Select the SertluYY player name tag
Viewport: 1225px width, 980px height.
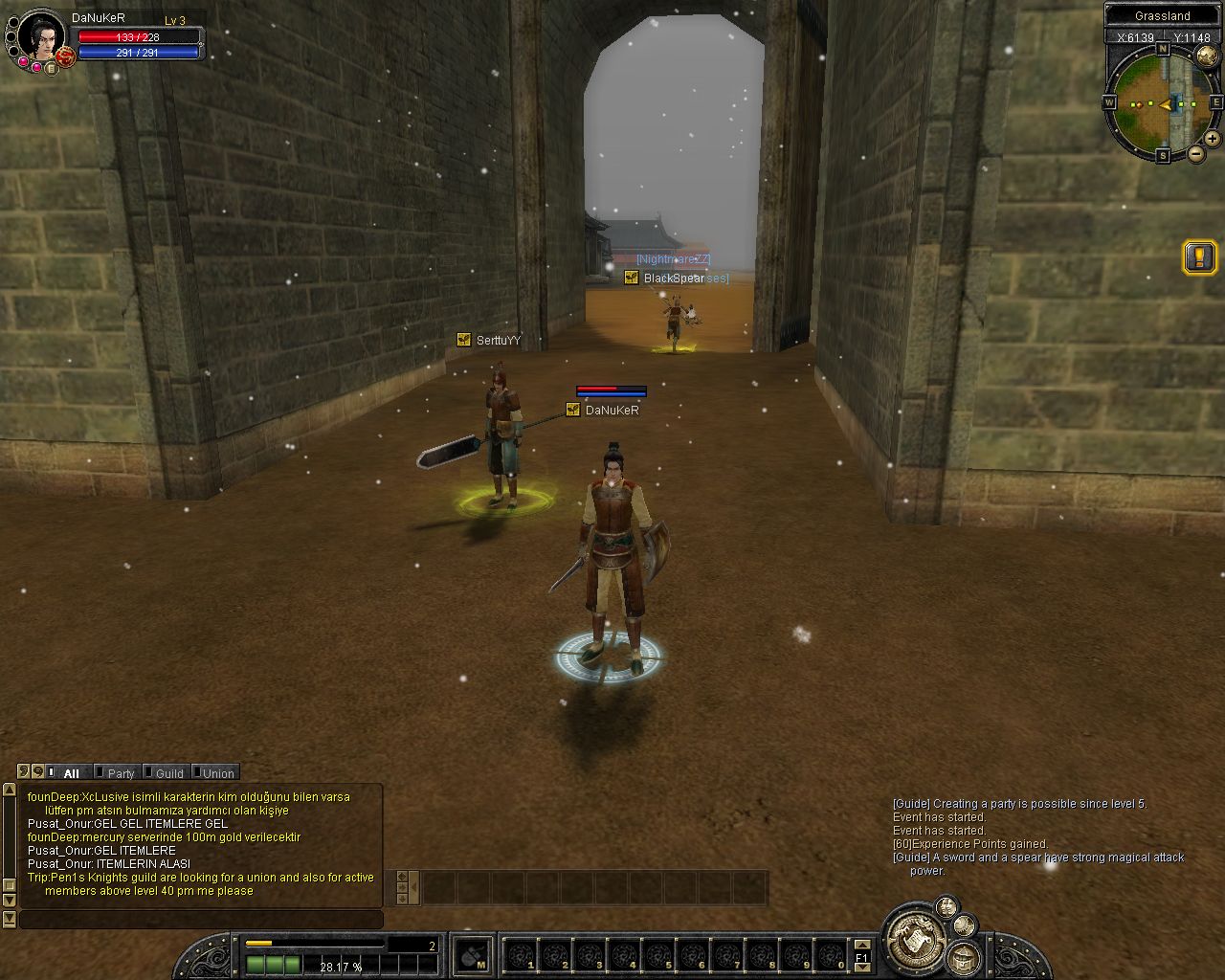coord(498,341)
